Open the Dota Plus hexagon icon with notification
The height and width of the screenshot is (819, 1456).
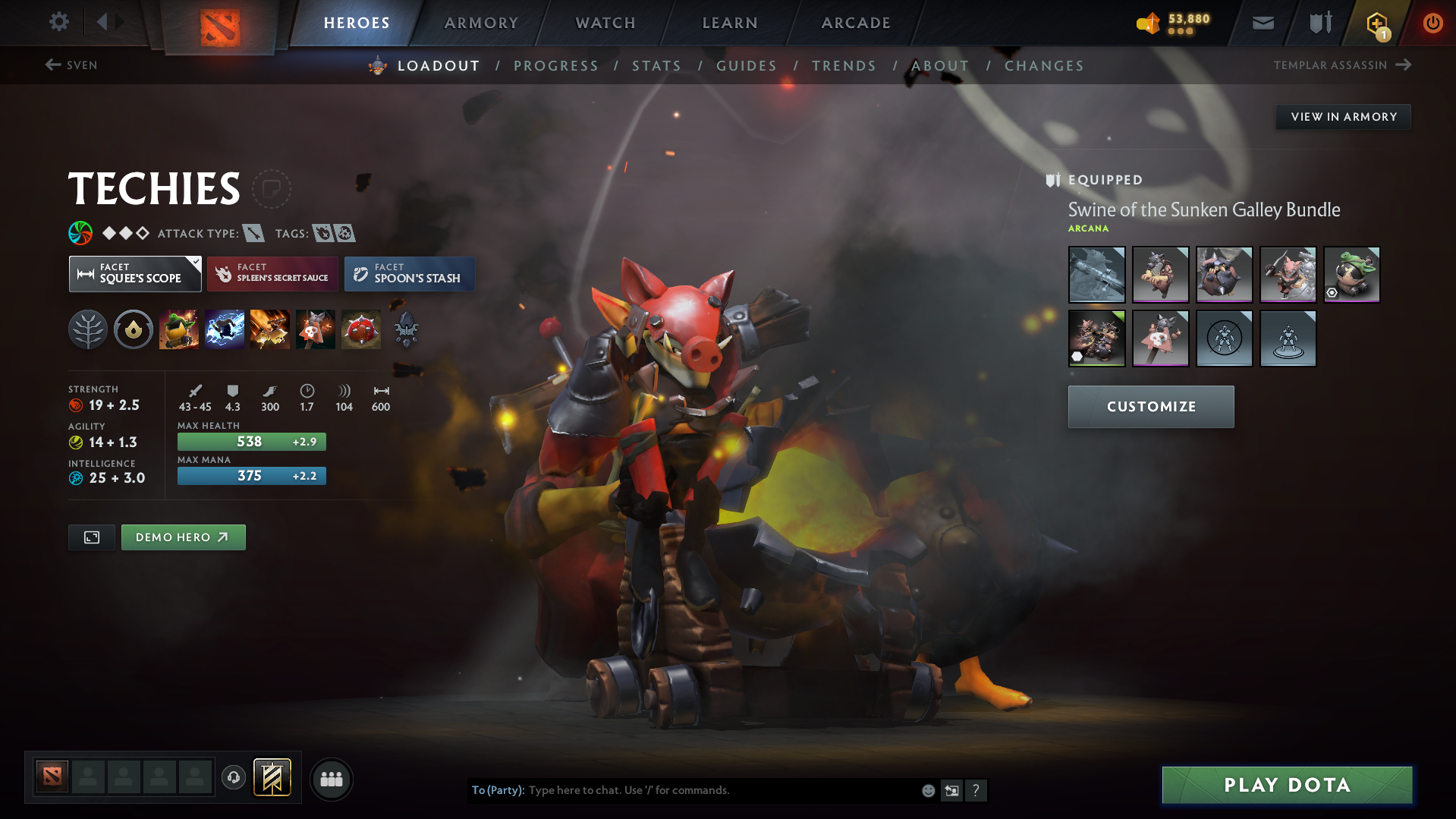[x=1376, y=23]
